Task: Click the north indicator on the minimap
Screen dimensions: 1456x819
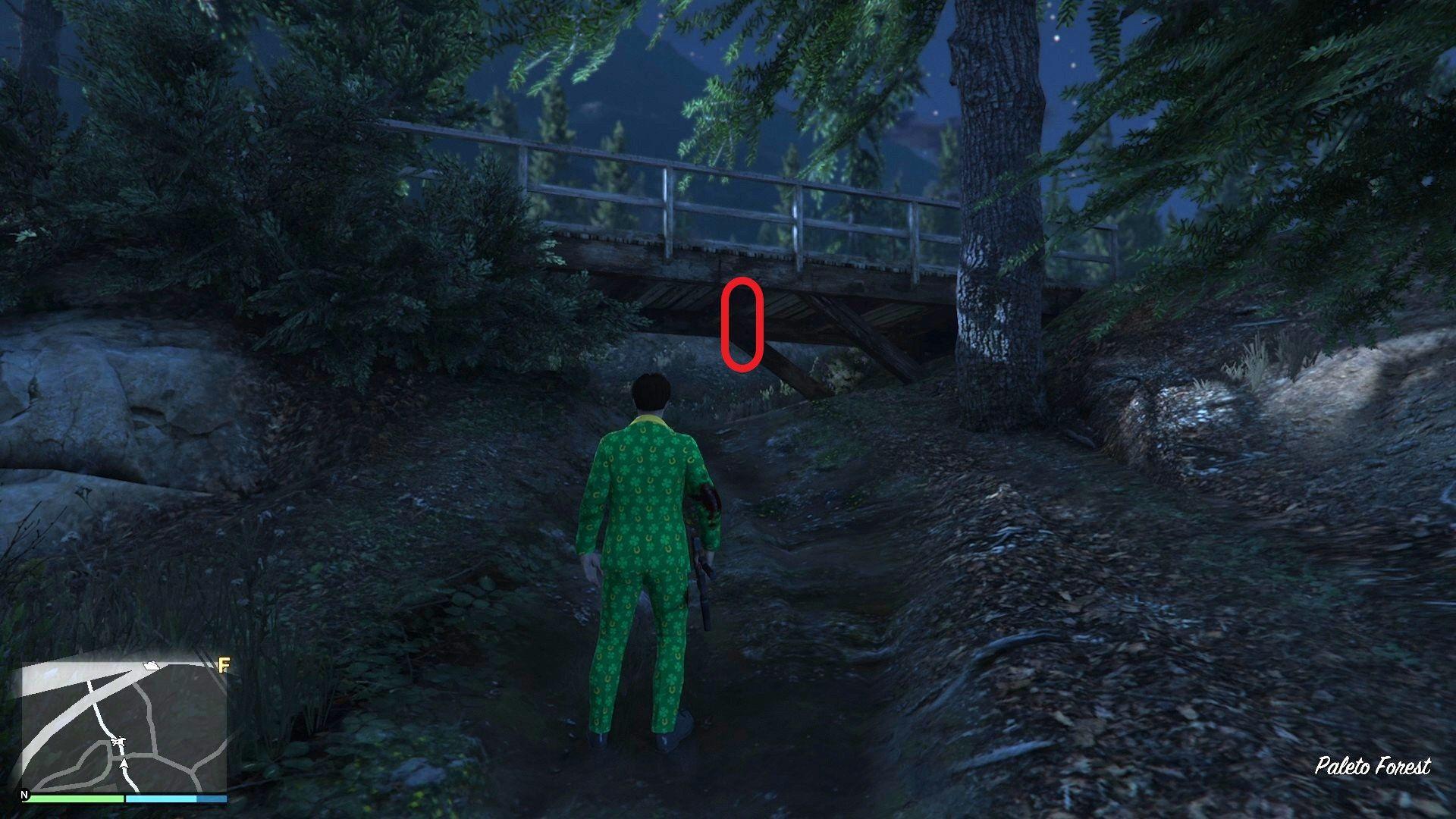Action: pyautogui.click(x=24, y=795)
